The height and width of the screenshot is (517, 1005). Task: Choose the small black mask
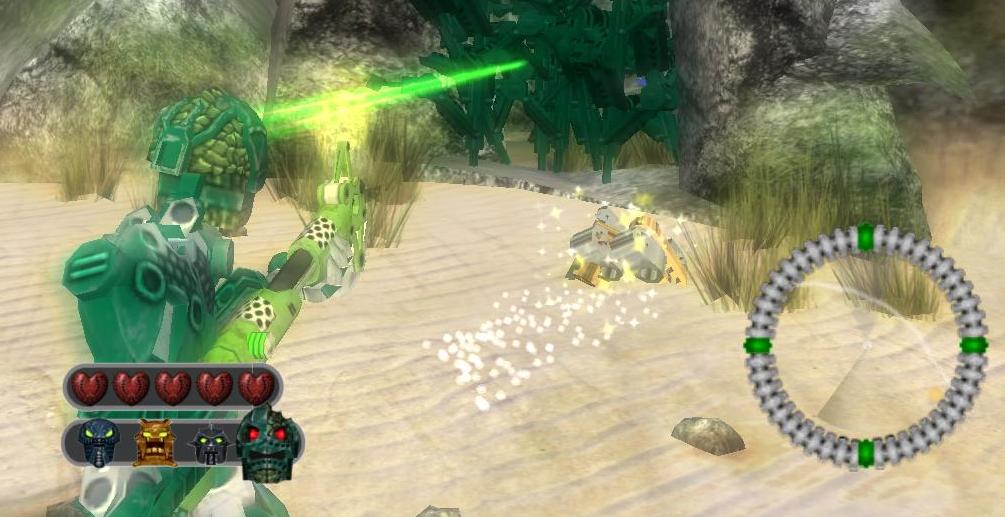(x=209, y=444)
